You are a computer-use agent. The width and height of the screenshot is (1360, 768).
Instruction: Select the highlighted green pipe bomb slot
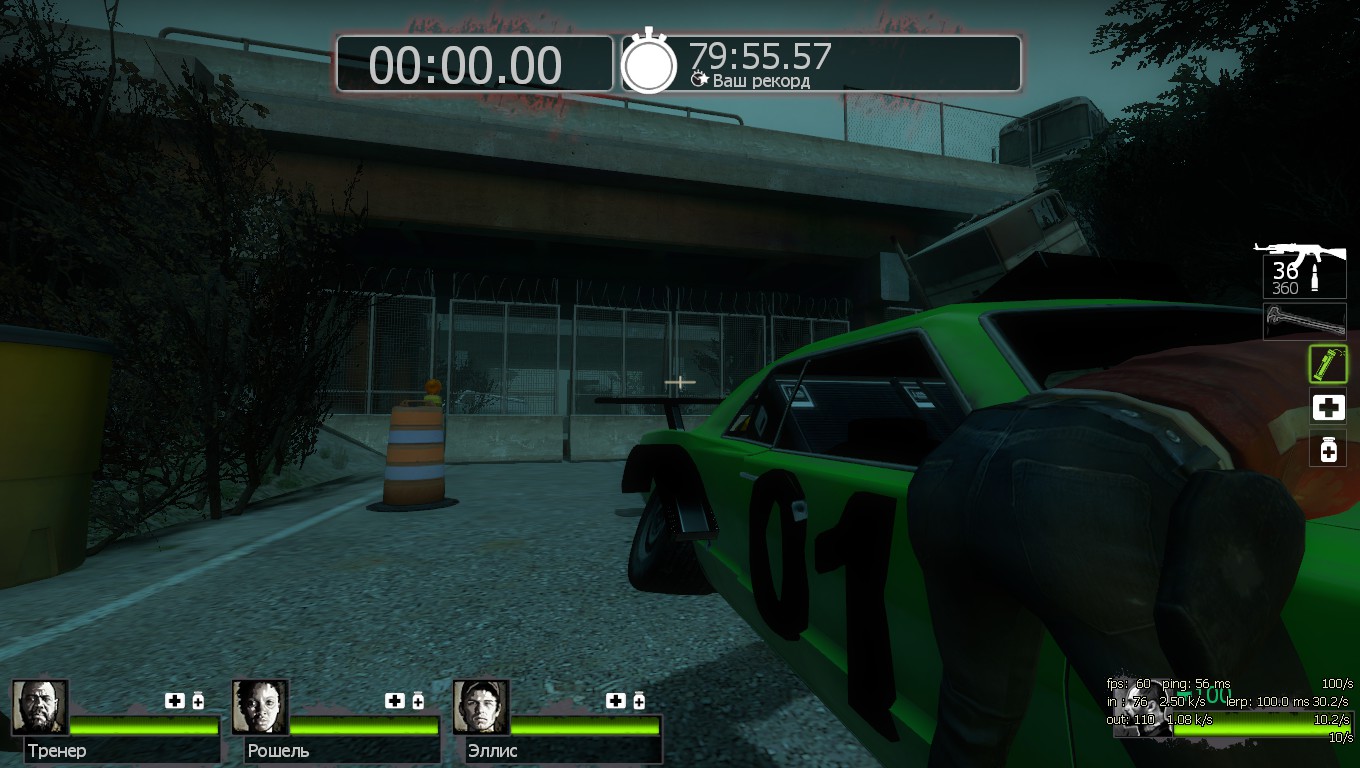(1328, 364)
